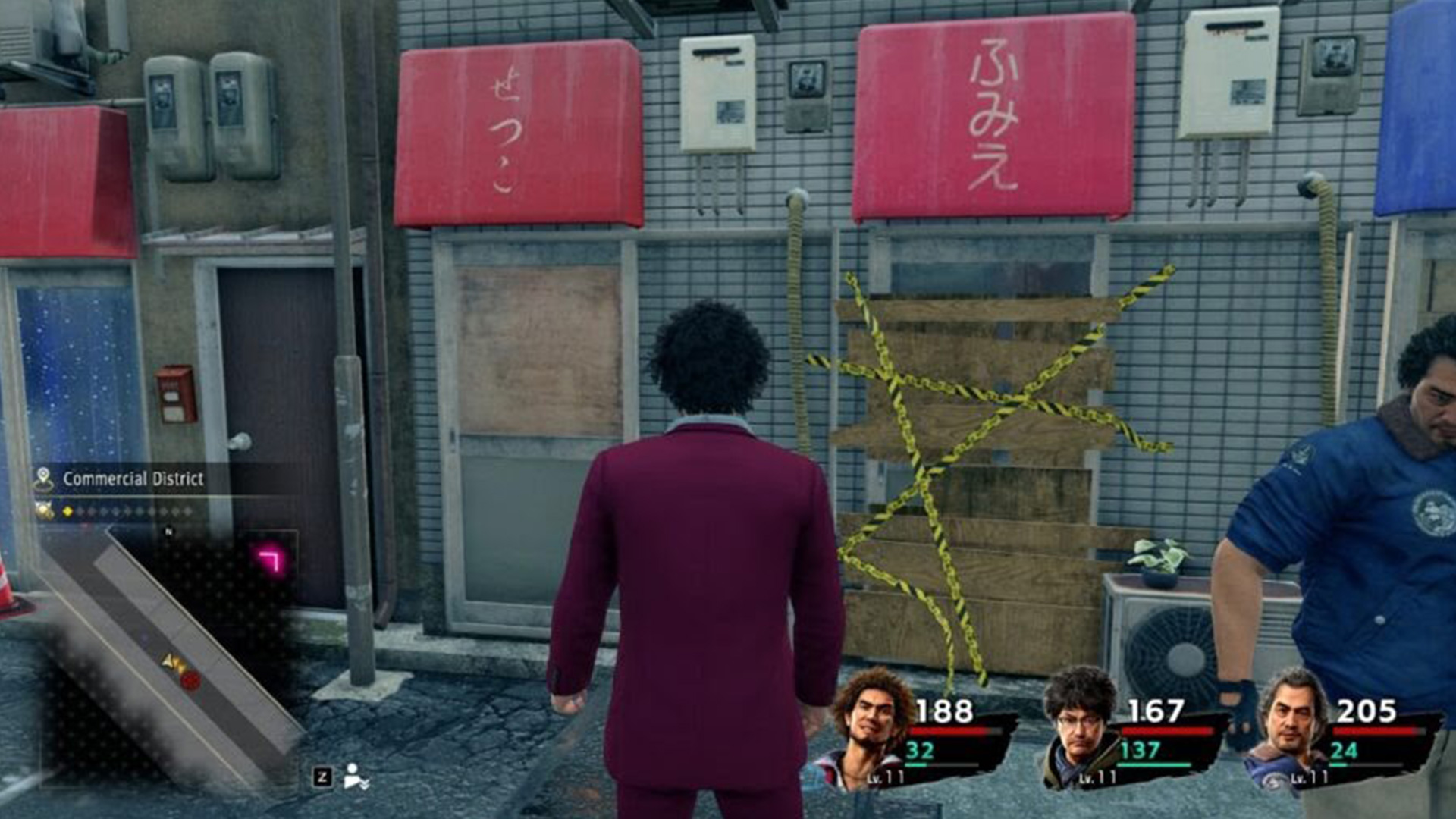This screenshot has height=819, width=1456.
Task: Click the walking figure icon near the Z key
Action: point(352,774)
